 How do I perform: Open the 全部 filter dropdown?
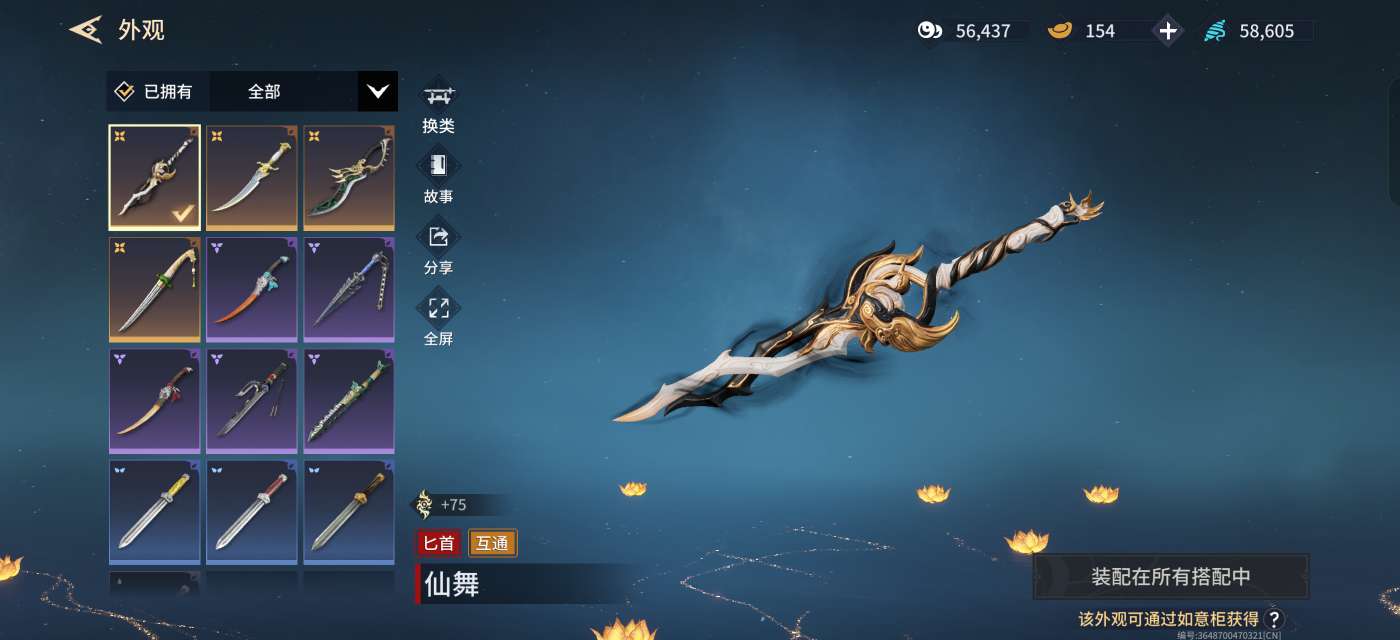[x=377, y=92]
